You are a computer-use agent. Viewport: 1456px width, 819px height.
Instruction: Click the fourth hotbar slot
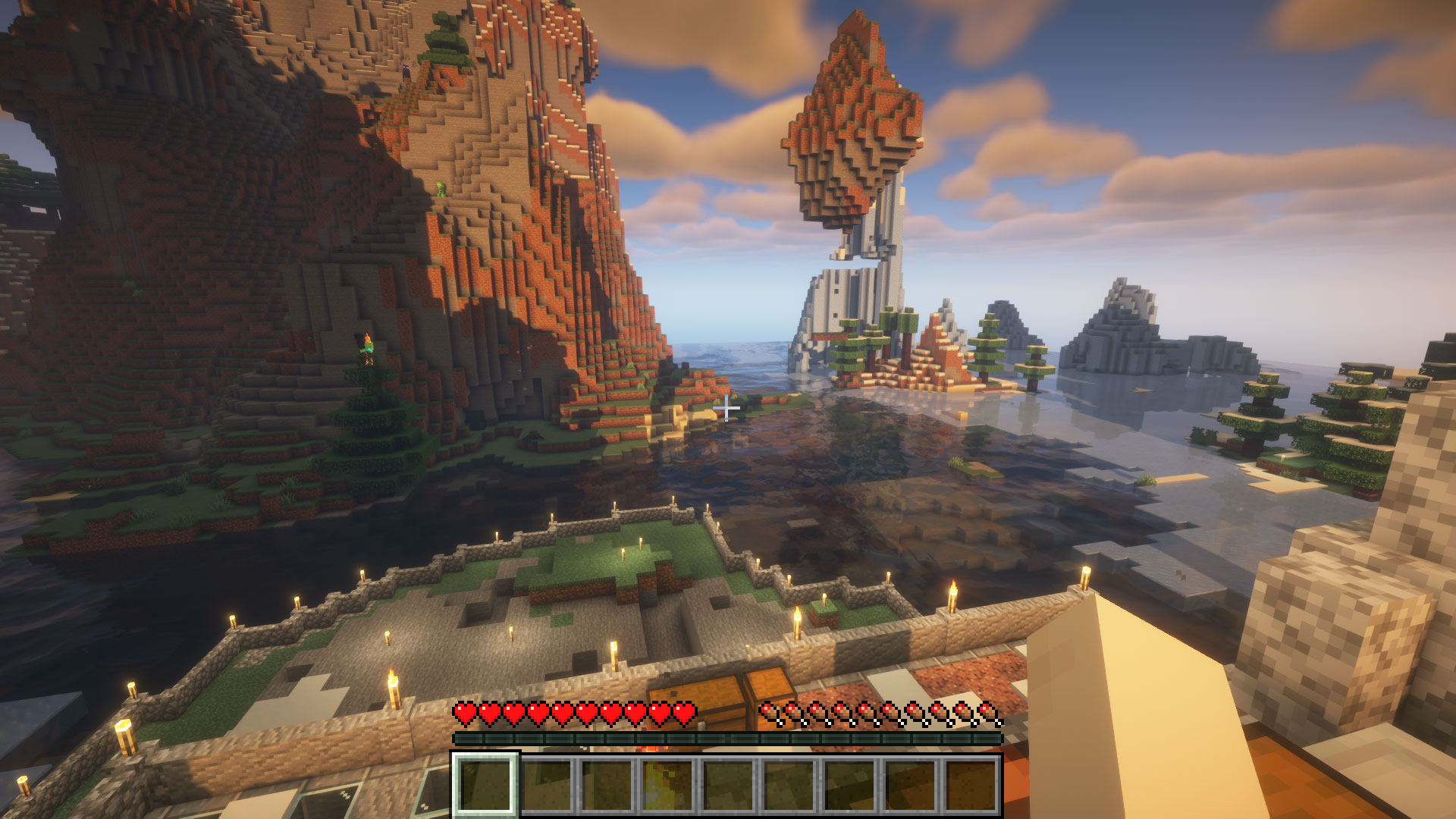668,786
